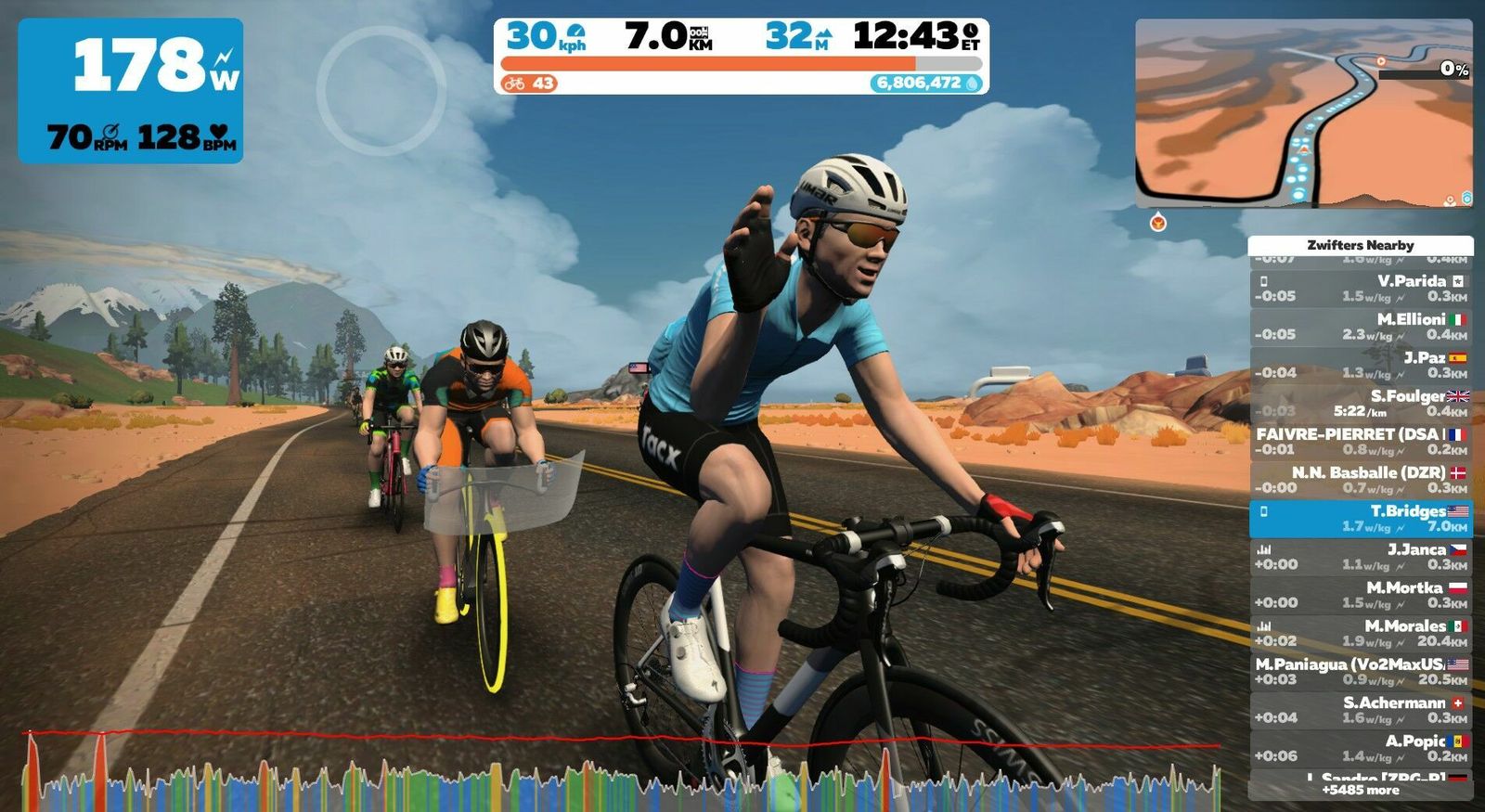1485x812 pixels.
Task: Select the FAIVRE-PIERRET (DSA) rider row
Action: click(1361, 442)
